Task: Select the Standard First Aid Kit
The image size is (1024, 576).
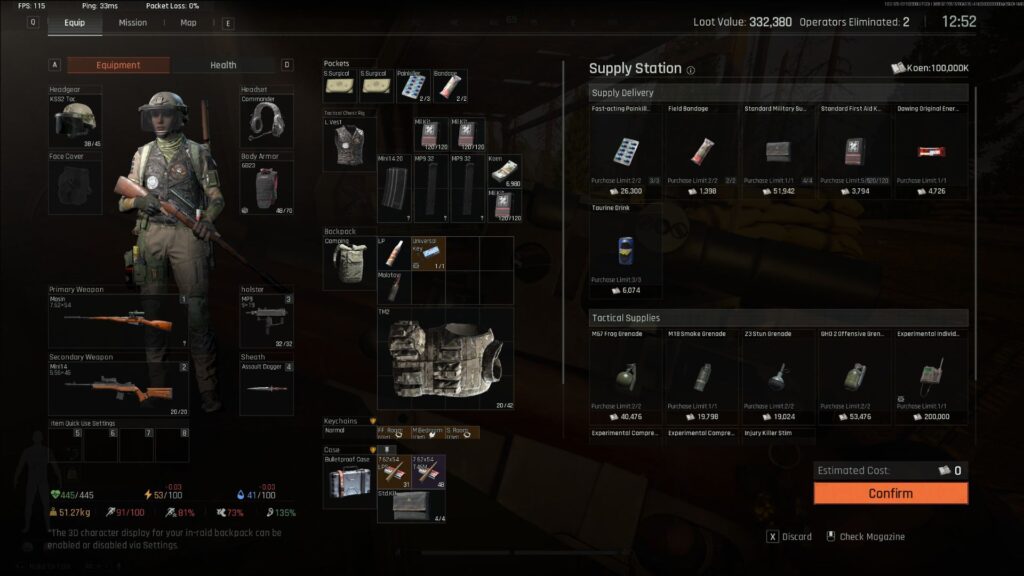Action: coord(856,152)
